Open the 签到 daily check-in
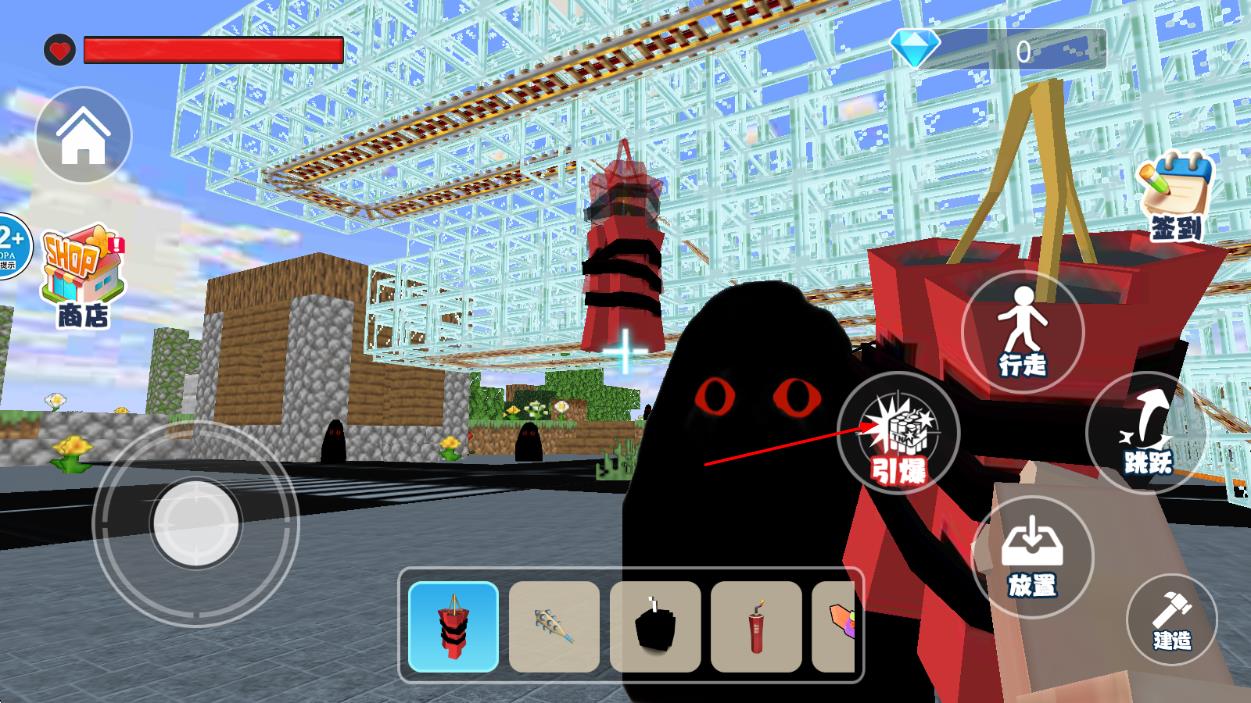The width and height of the screenshot is (1251, 703). pos(1176,197)
